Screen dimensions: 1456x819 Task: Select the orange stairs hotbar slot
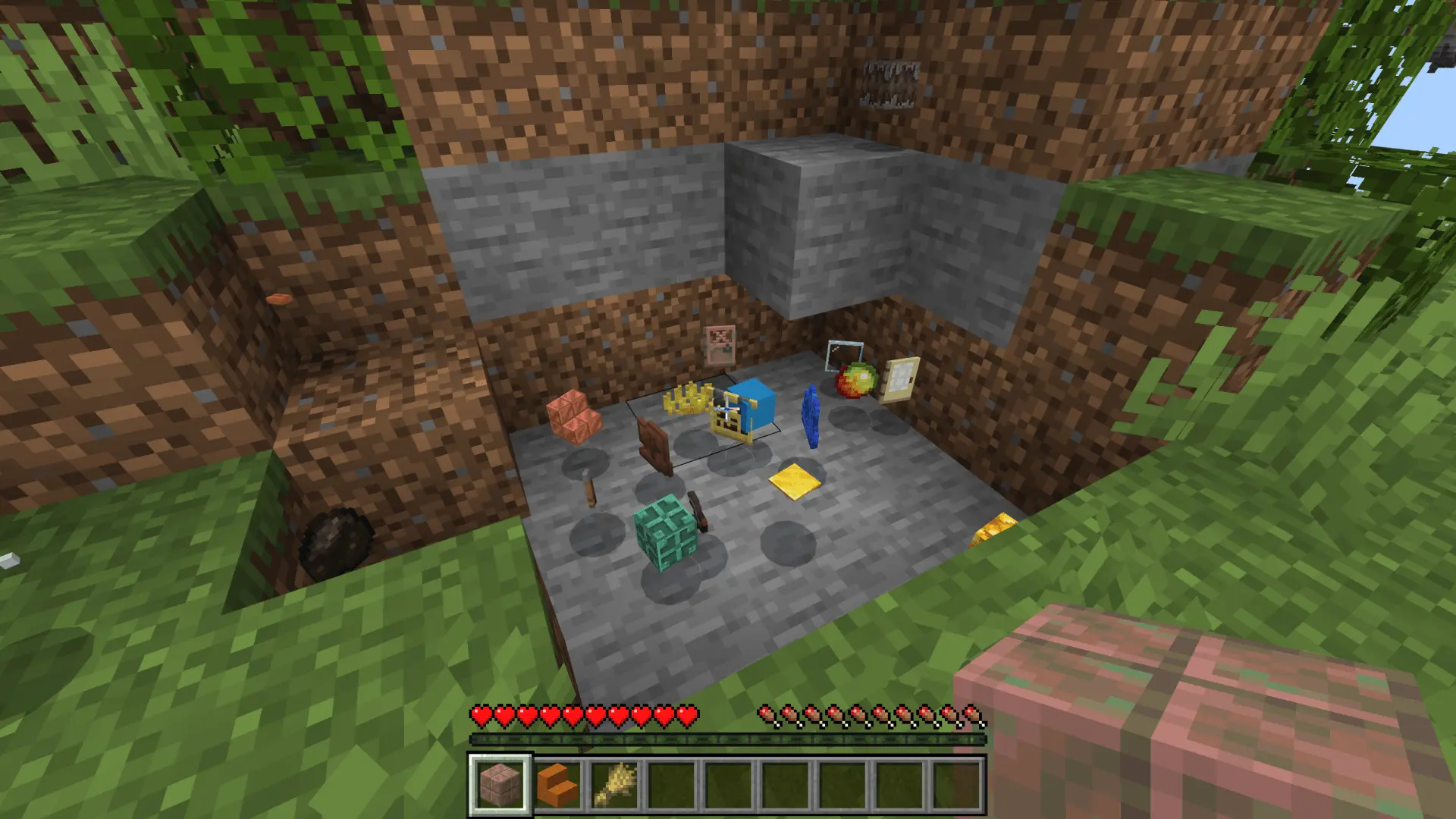tap(558, 784)
